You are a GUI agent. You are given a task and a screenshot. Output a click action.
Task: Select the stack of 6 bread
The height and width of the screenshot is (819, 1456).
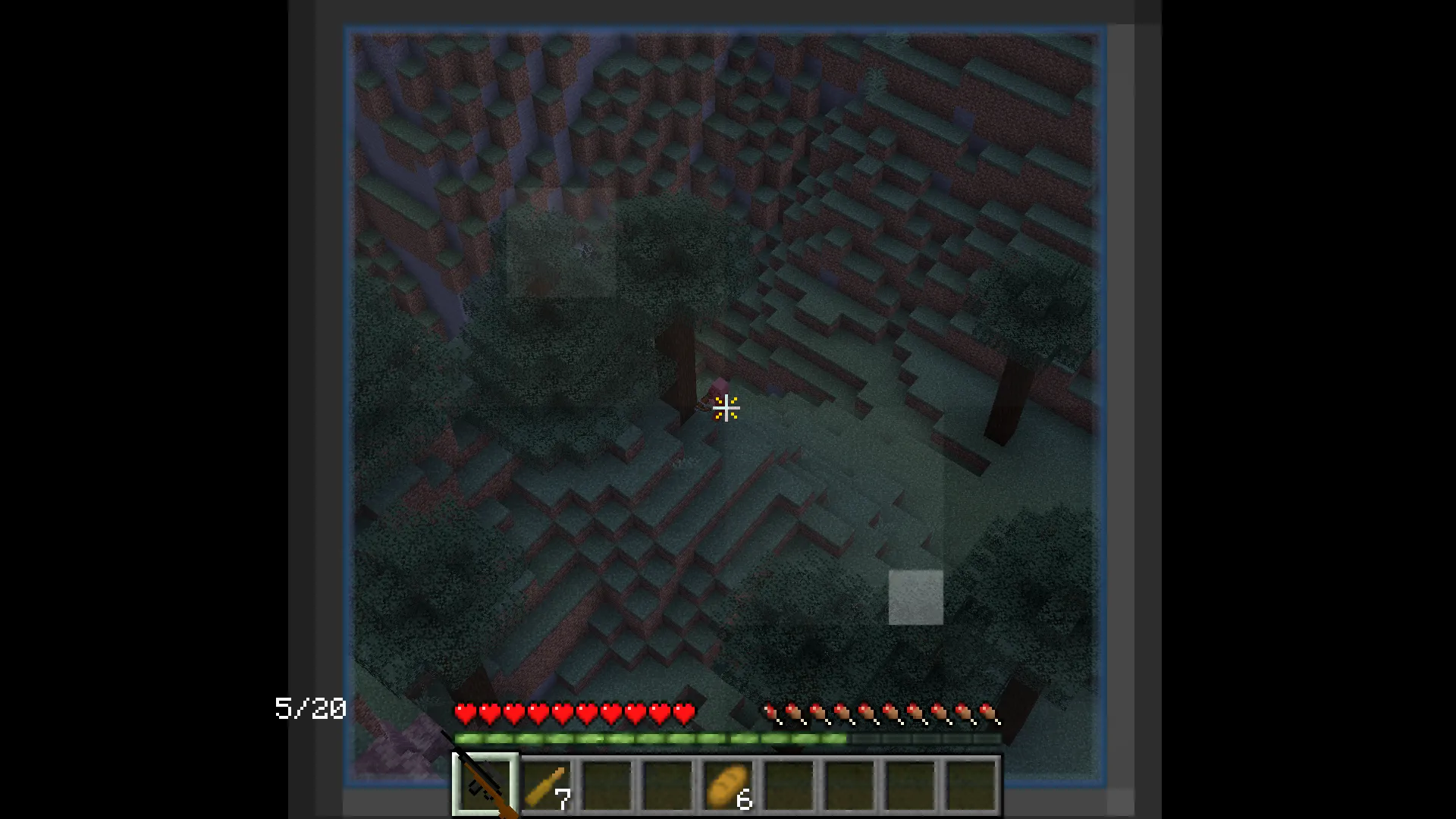(728, 785)
